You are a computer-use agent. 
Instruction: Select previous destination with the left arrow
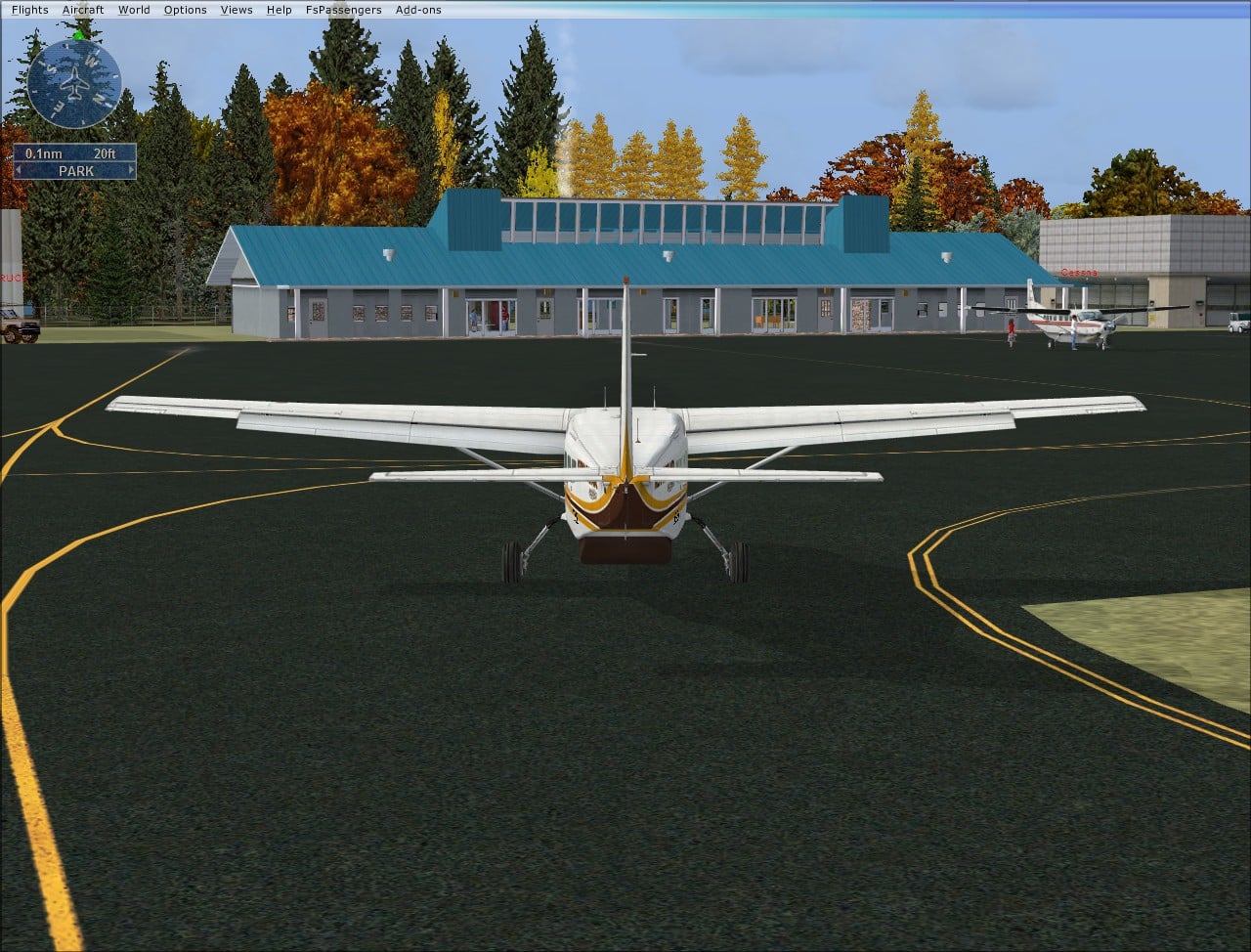[x=19, y=169]
